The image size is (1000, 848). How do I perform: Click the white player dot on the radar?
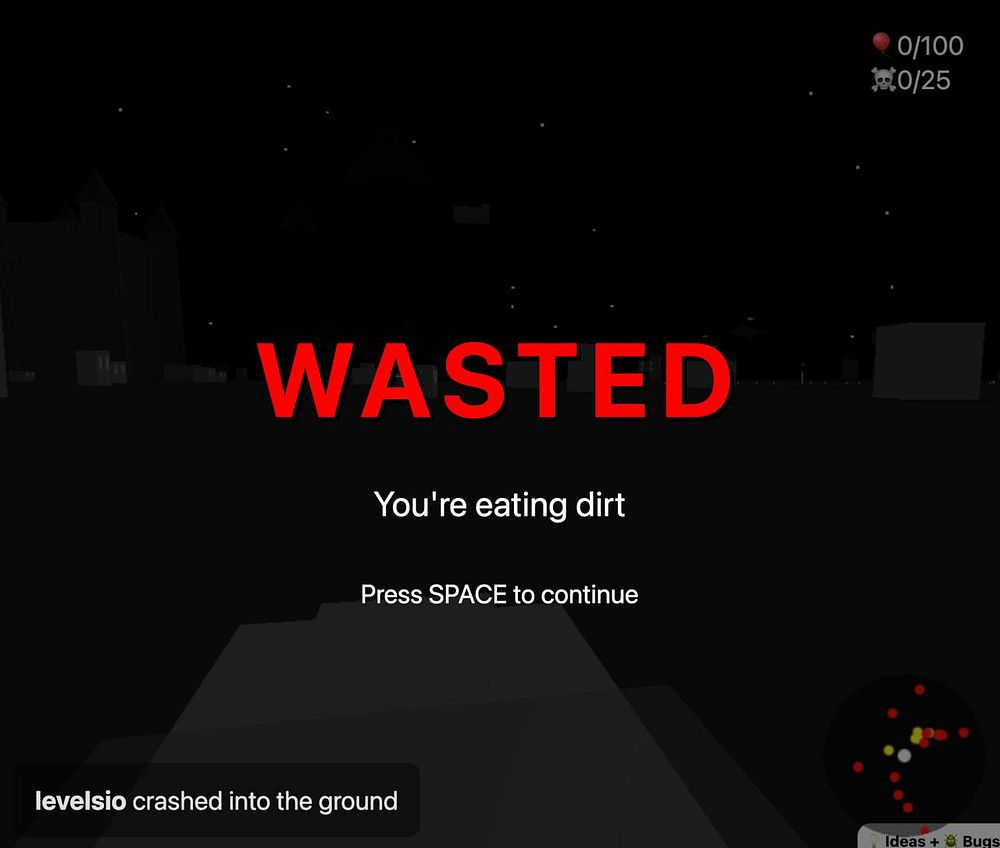tap(904, 756)
